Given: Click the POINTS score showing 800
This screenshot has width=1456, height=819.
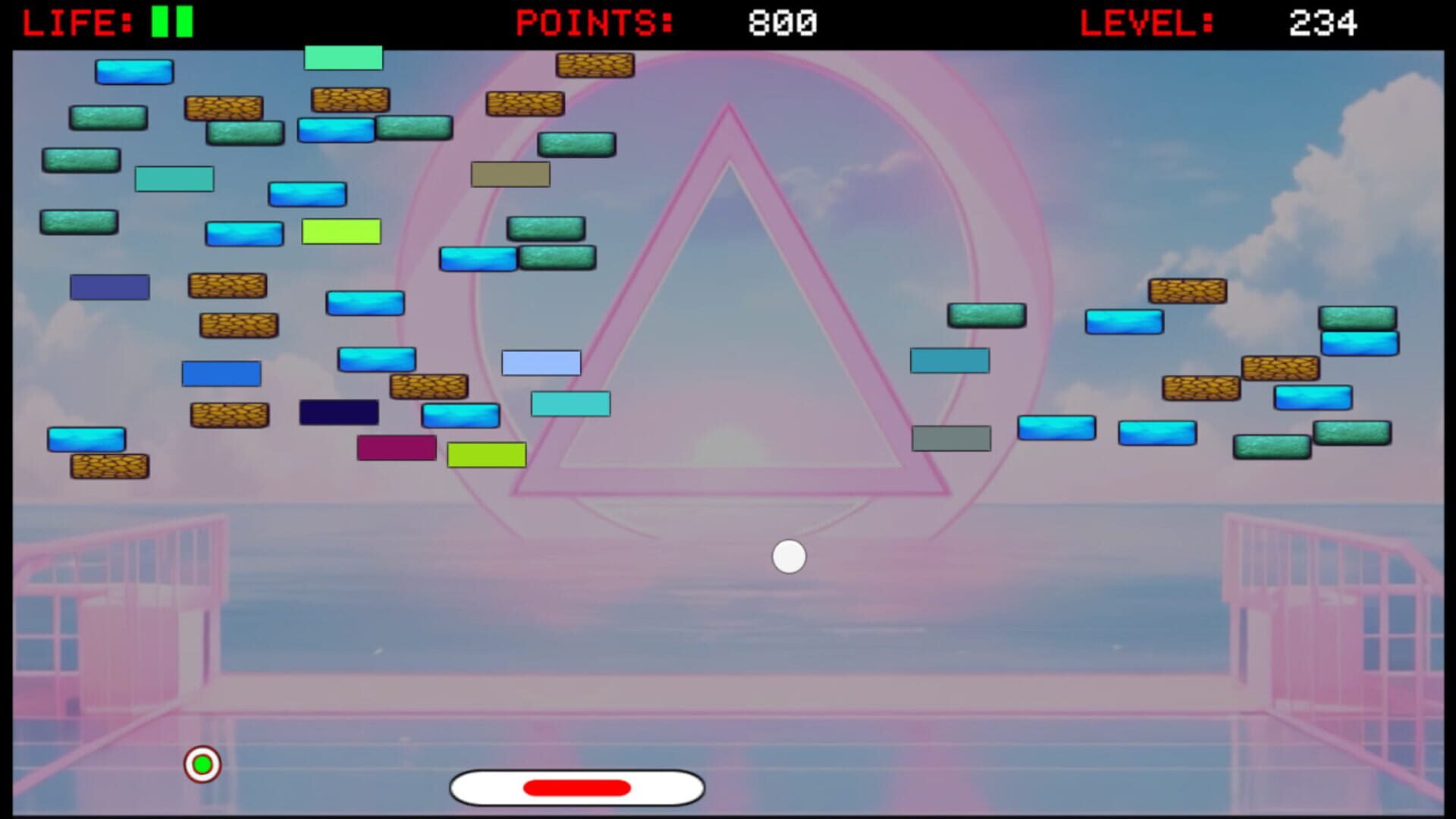Looking at the screenshot, I should (x=783, y=21).
